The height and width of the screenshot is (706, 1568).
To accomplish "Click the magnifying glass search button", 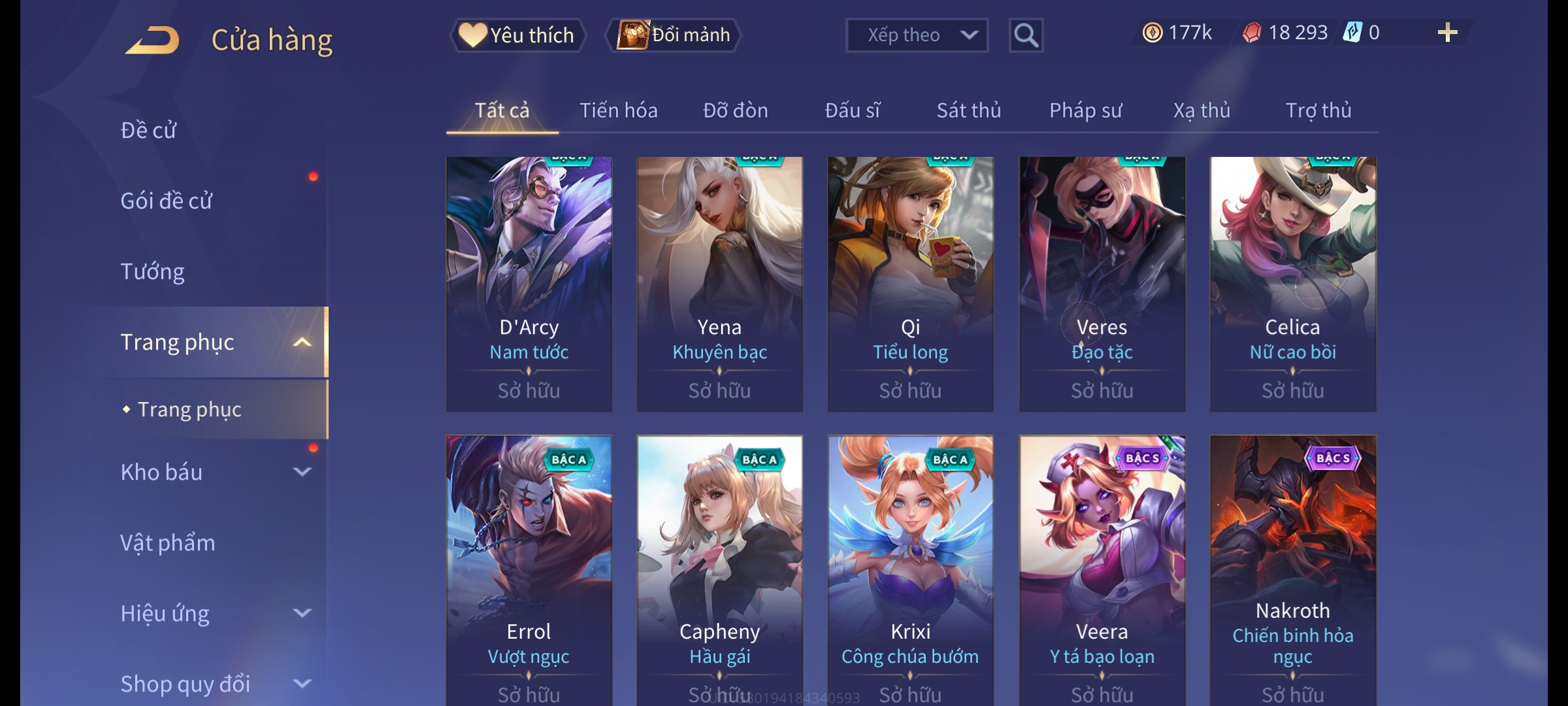I will (x=1026, y=35).
